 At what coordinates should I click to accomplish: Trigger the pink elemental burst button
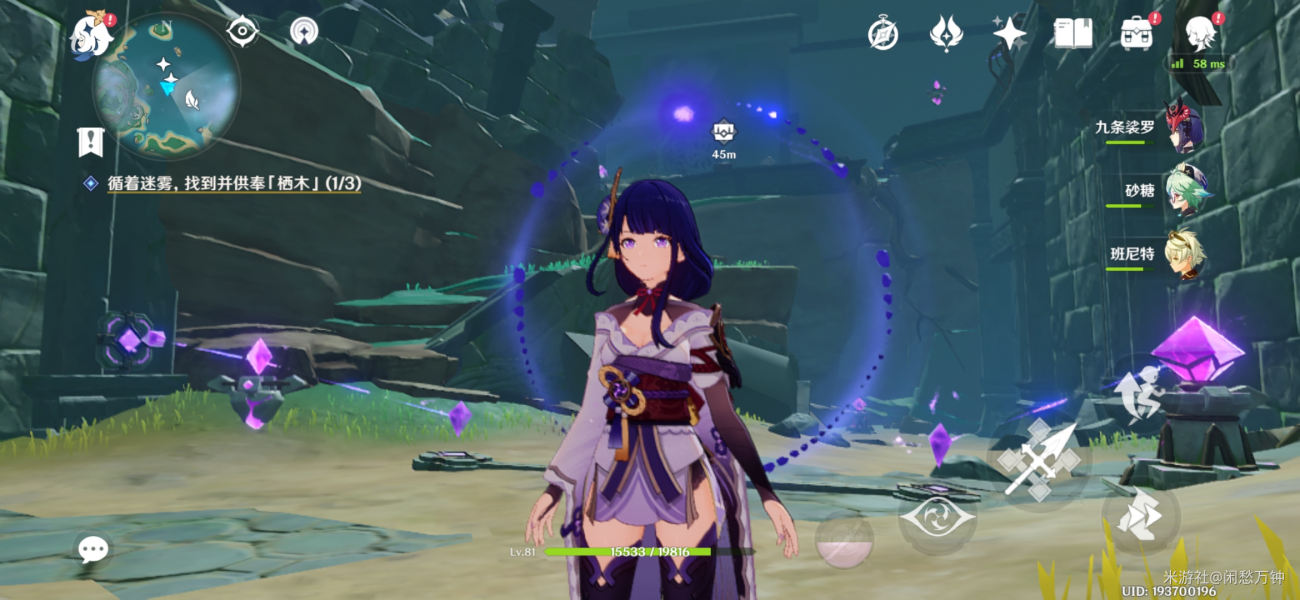click(x=844, y=541)
